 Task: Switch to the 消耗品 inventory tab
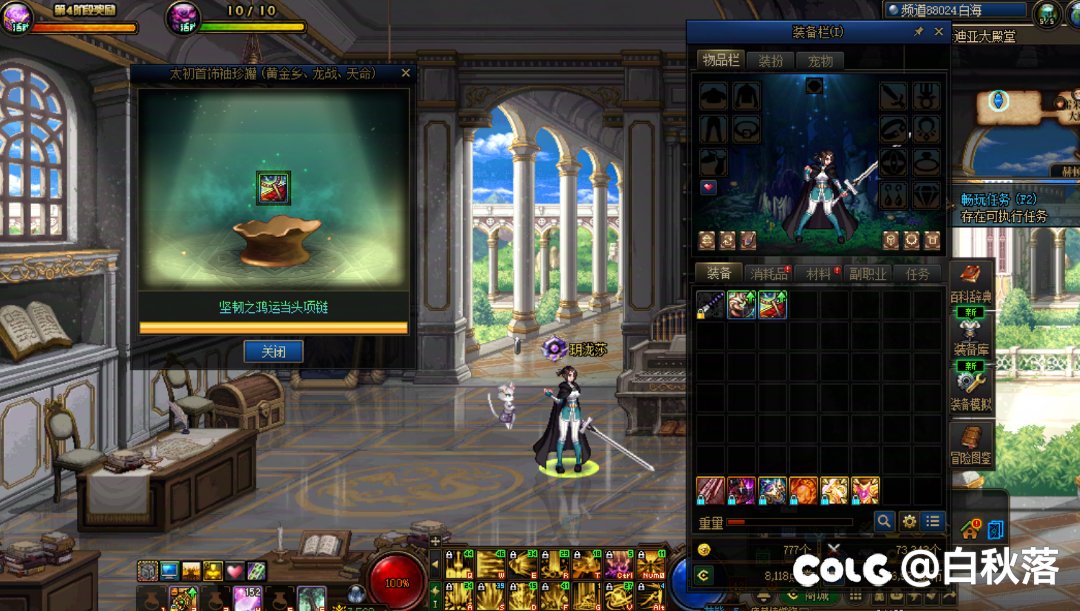click(768, 273)
